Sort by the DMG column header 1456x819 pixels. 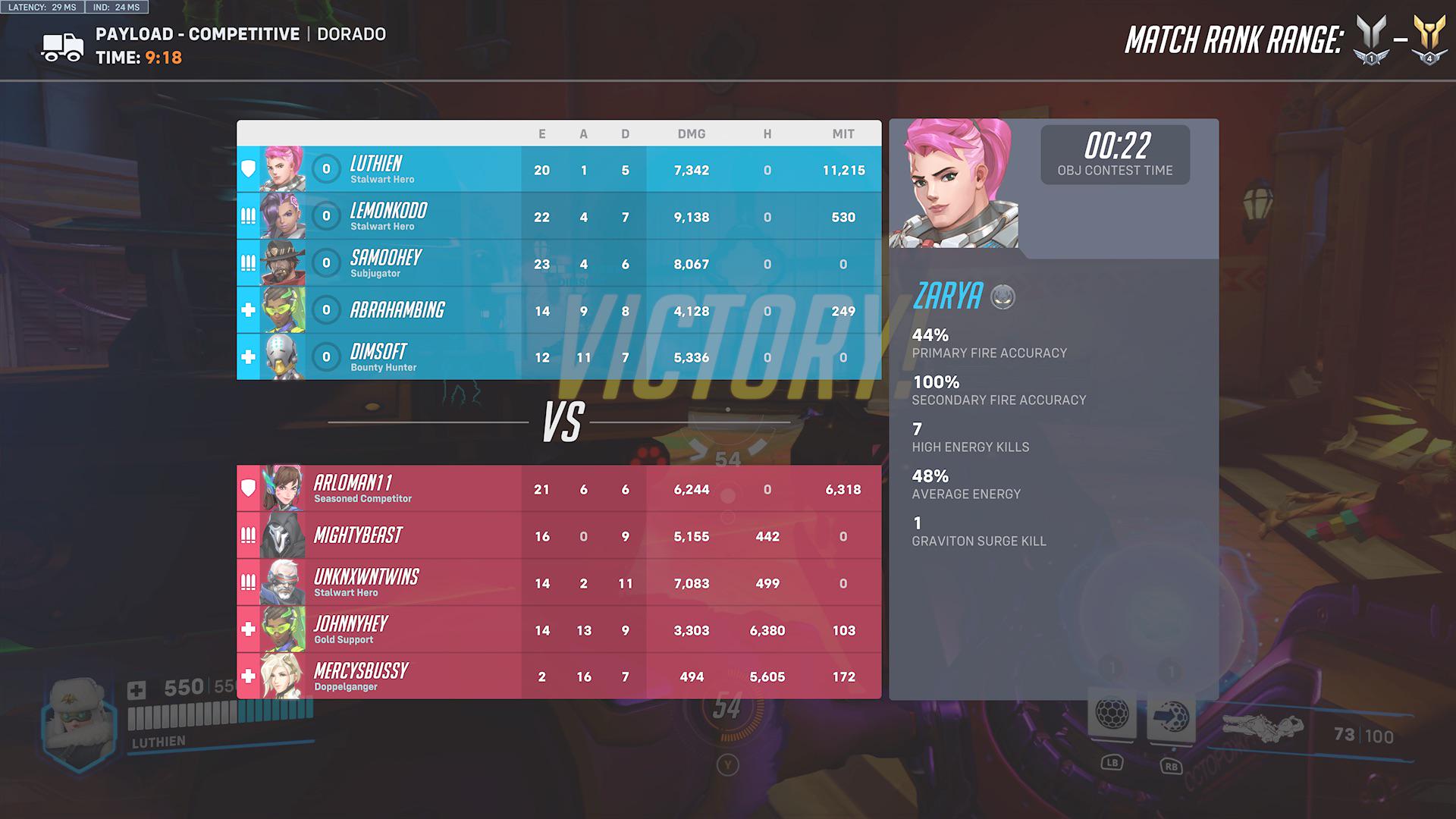coord(692,133)
